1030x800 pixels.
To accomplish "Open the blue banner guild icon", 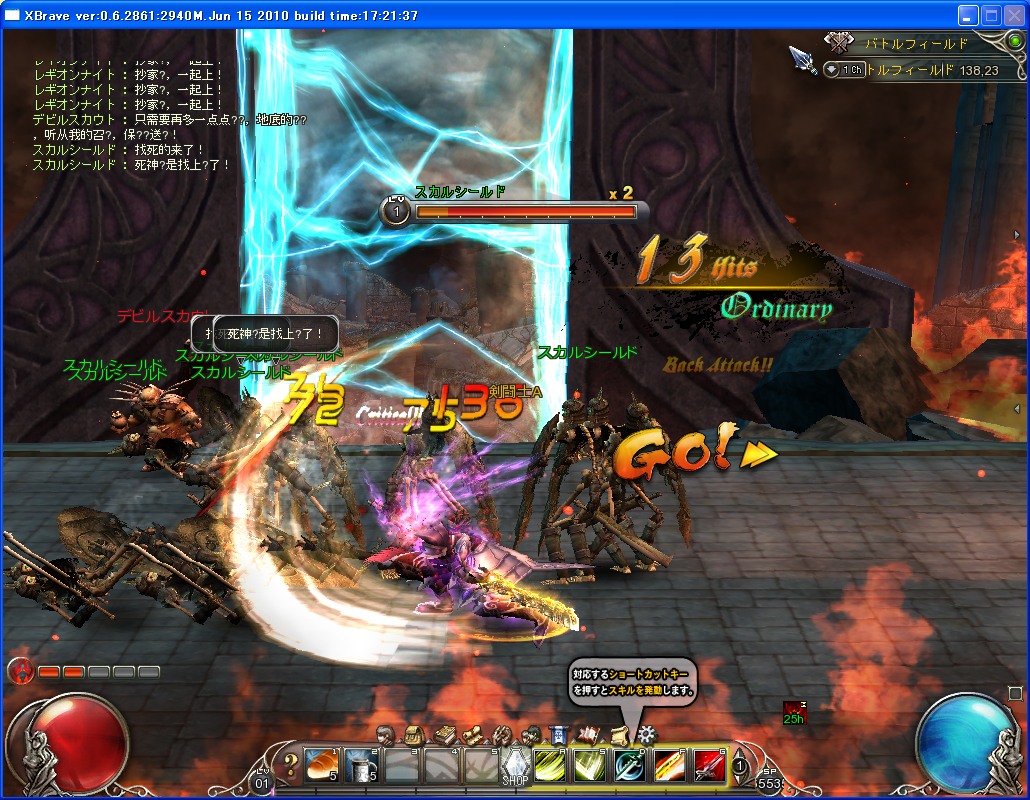I will point(558,735).
